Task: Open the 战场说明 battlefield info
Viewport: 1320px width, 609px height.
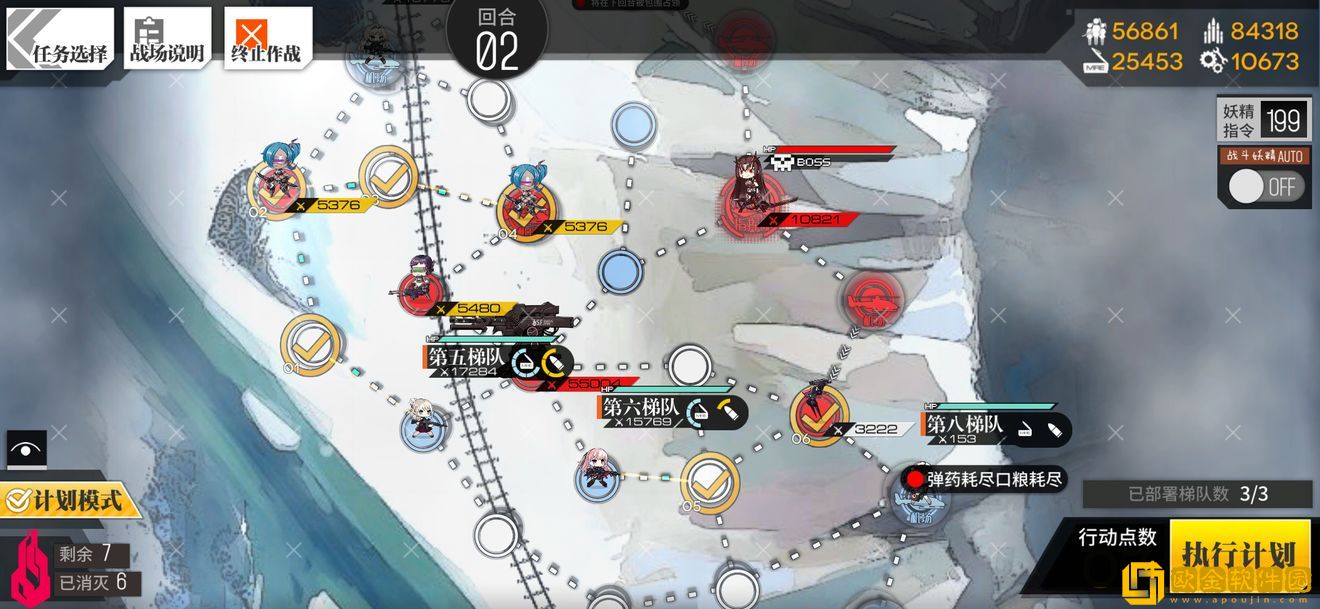Action: coord(167,39)
